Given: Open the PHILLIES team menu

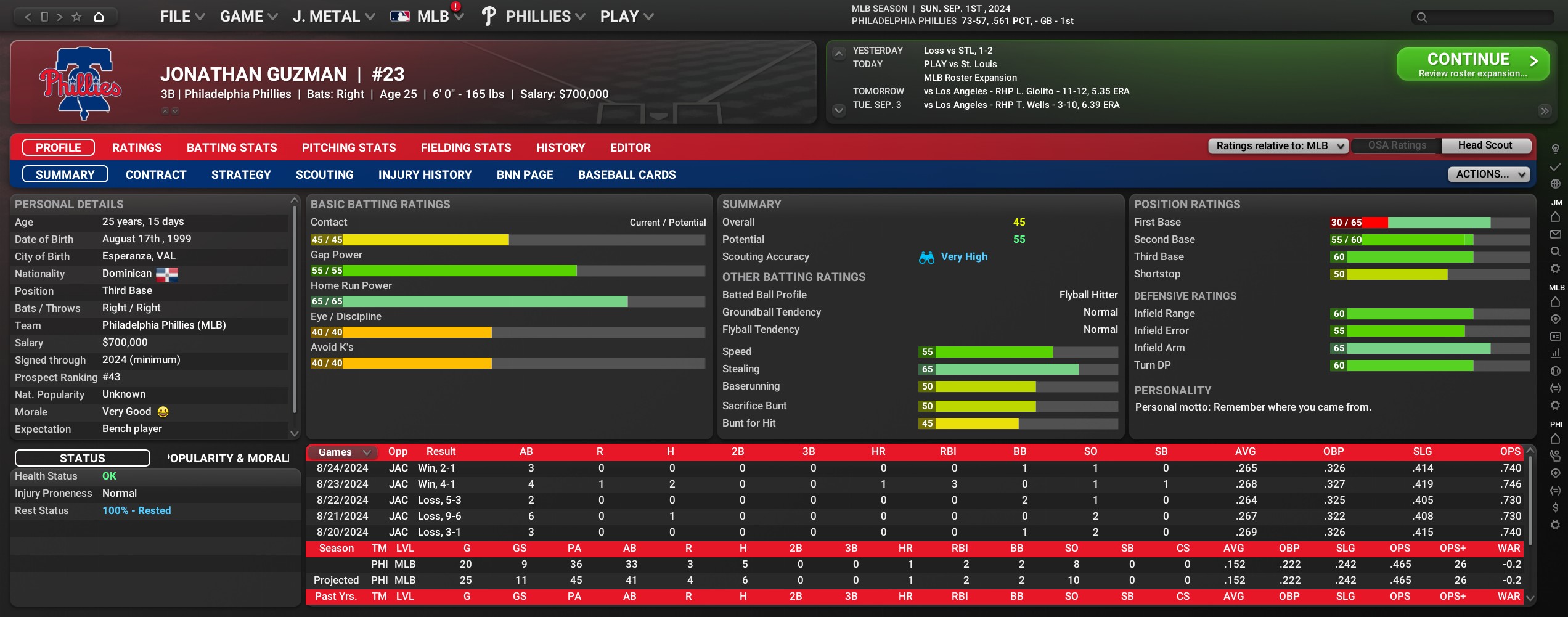Looking at the screenshot, I should pos(544,17).
